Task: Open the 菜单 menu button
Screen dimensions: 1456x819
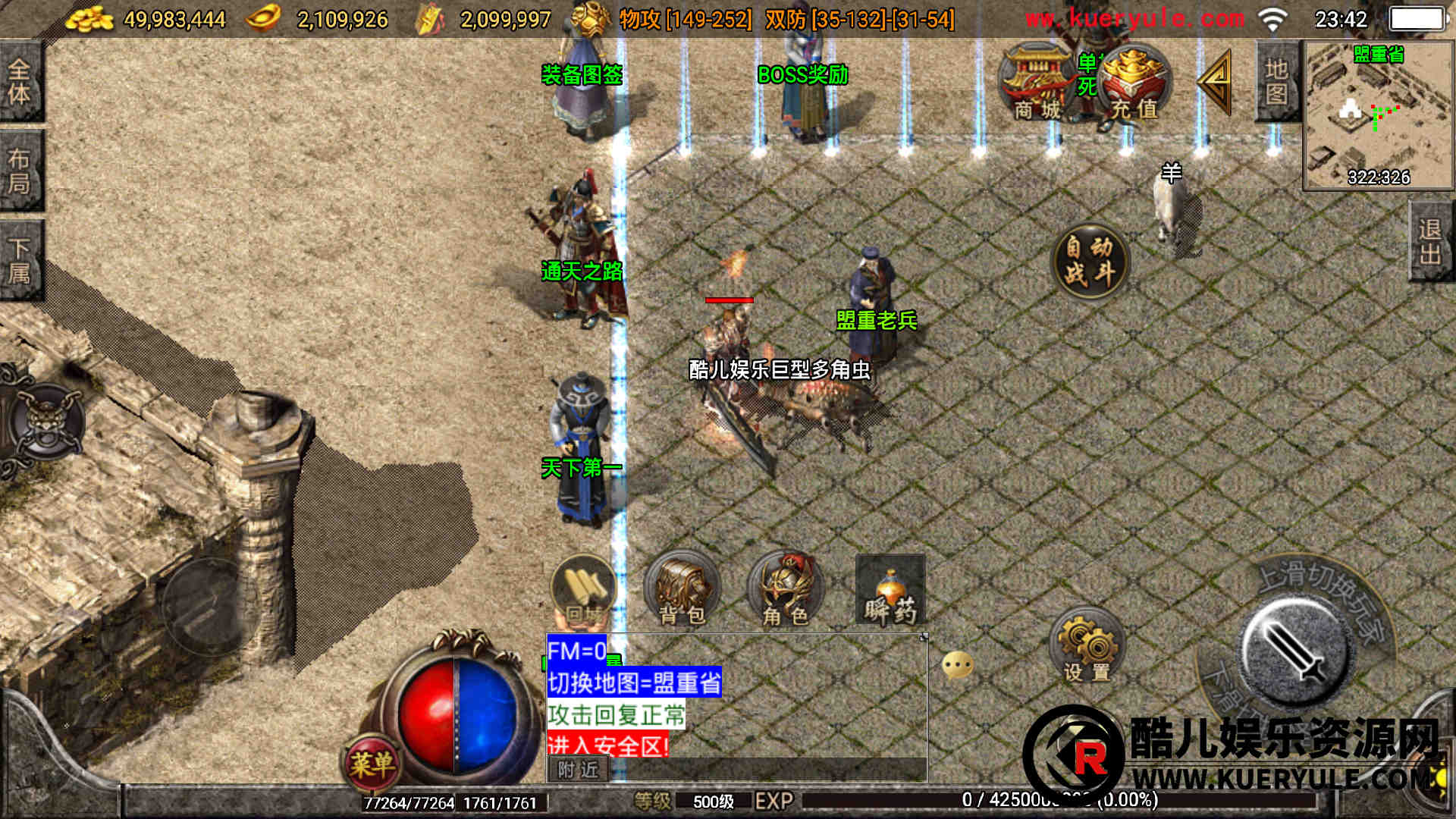Action: [x=372, y=763]
